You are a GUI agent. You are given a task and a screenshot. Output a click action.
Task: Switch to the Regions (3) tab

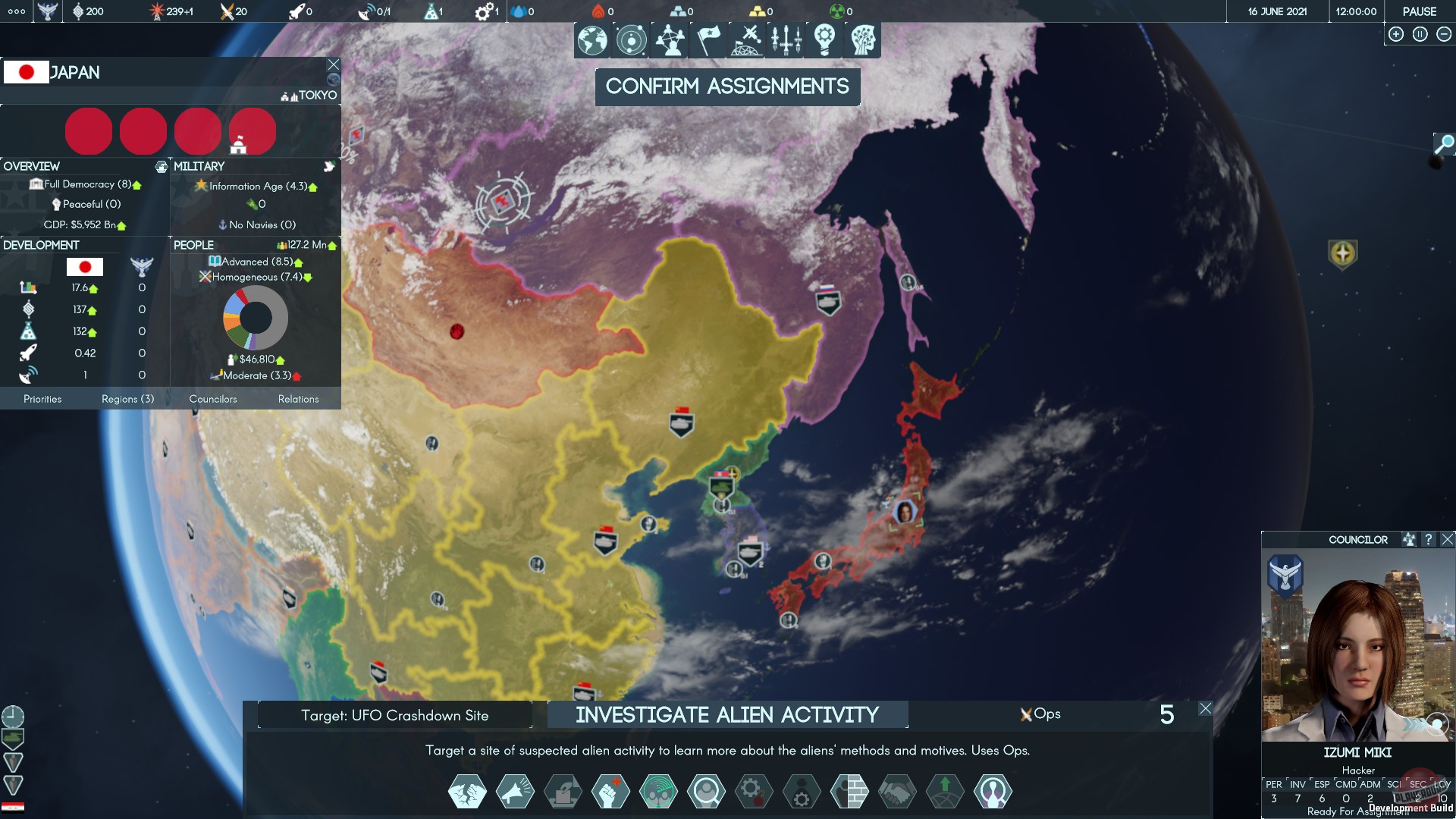tap(127, 399)
